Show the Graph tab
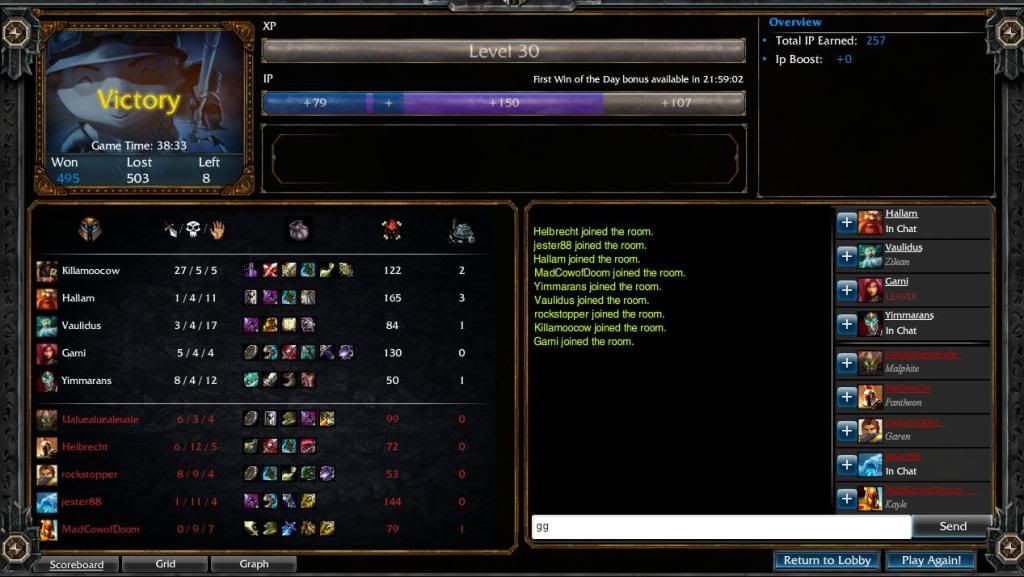 click(x=254, y=564)
